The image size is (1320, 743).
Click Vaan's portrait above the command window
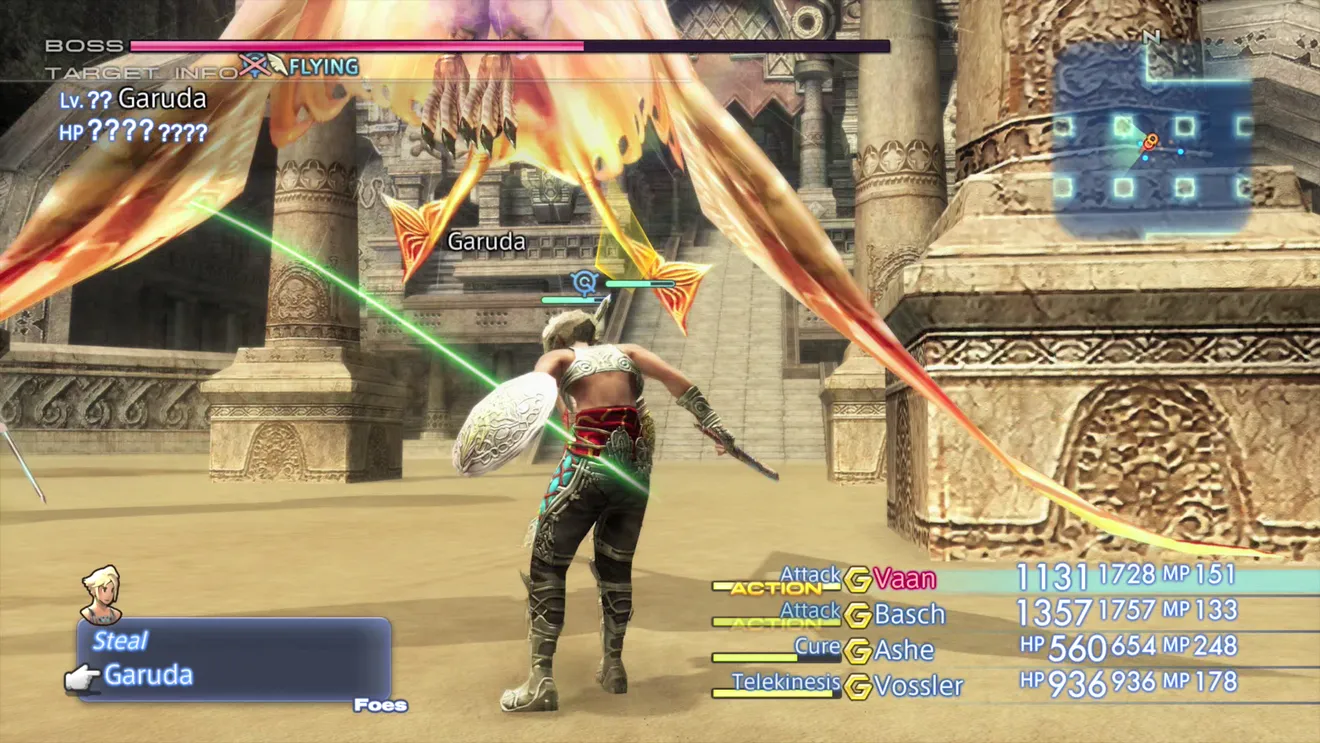coord(101,594)
